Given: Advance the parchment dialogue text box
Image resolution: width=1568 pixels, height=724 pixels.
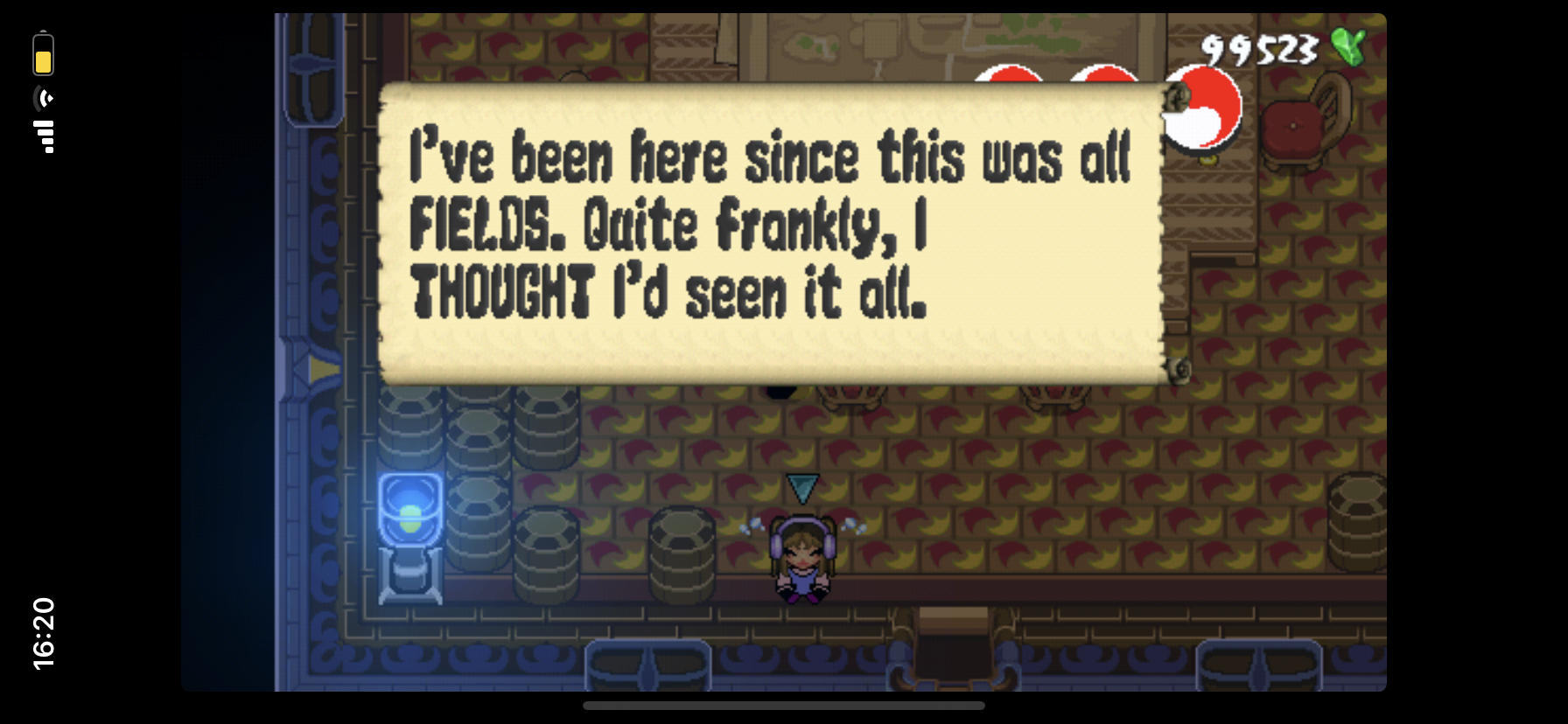Looking at the screenshot, I should pos(770,234).
